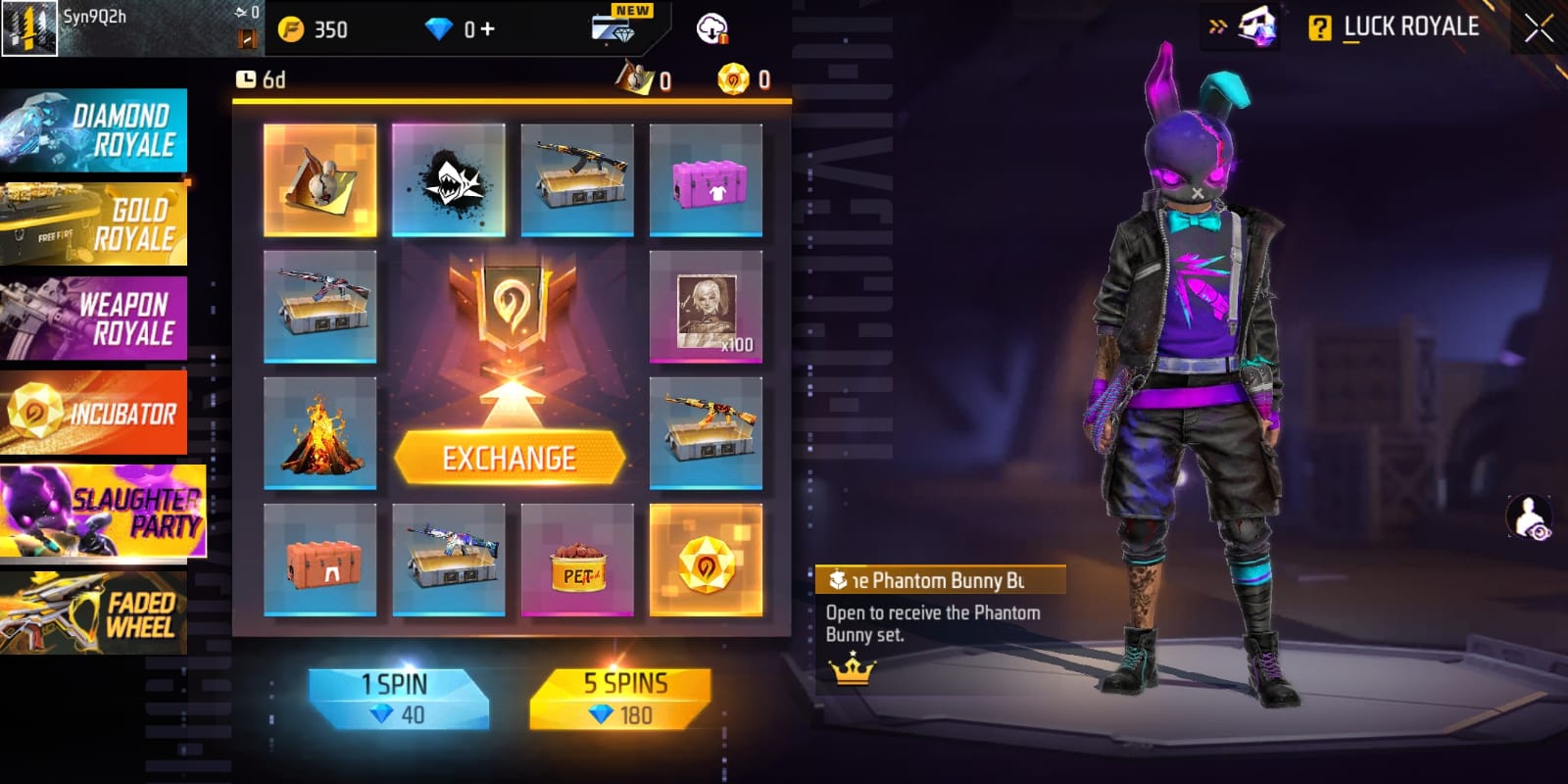Open the Luck Royale help question mark

(1319, 27)
